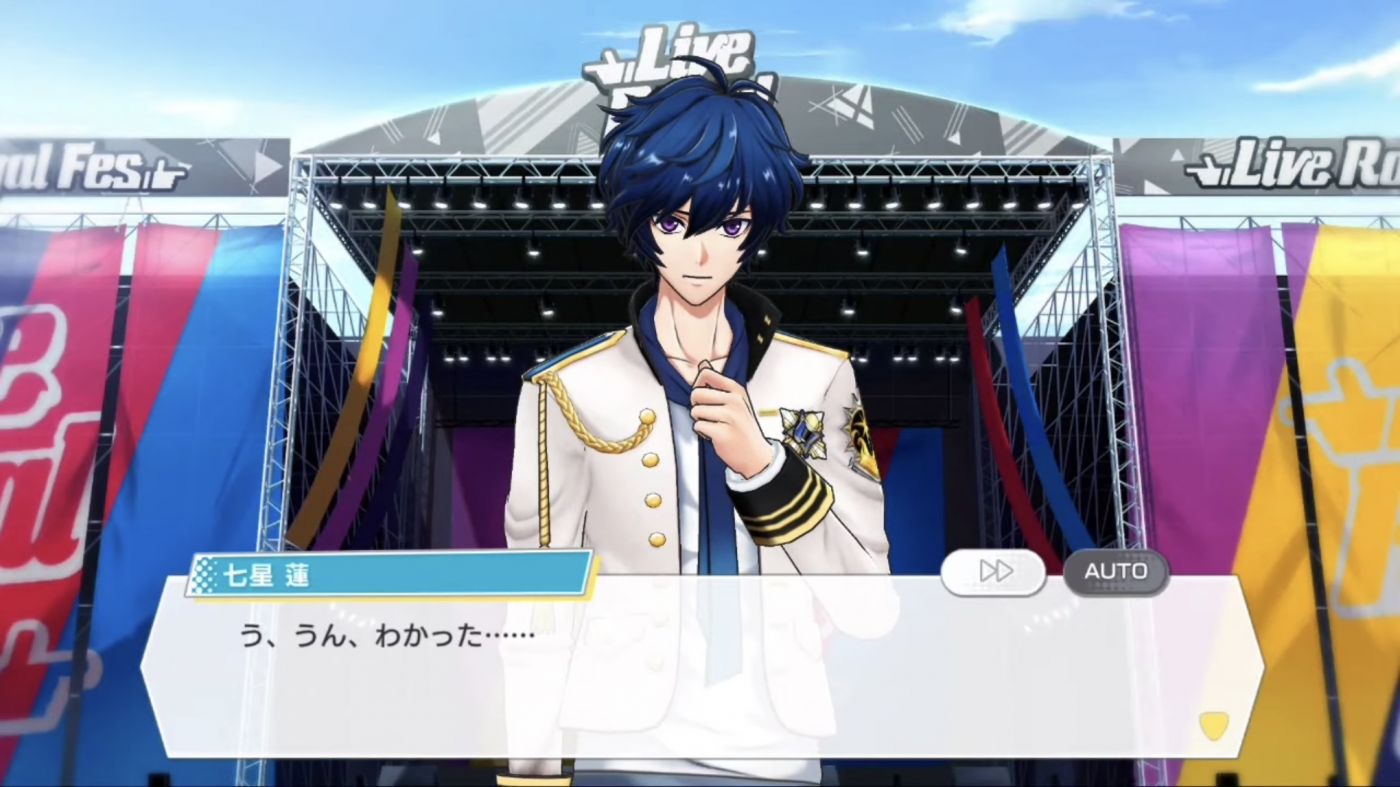Toggle the AUTO dialogue button
This screenshot has width=1400, height=787.
[1115, 572]
